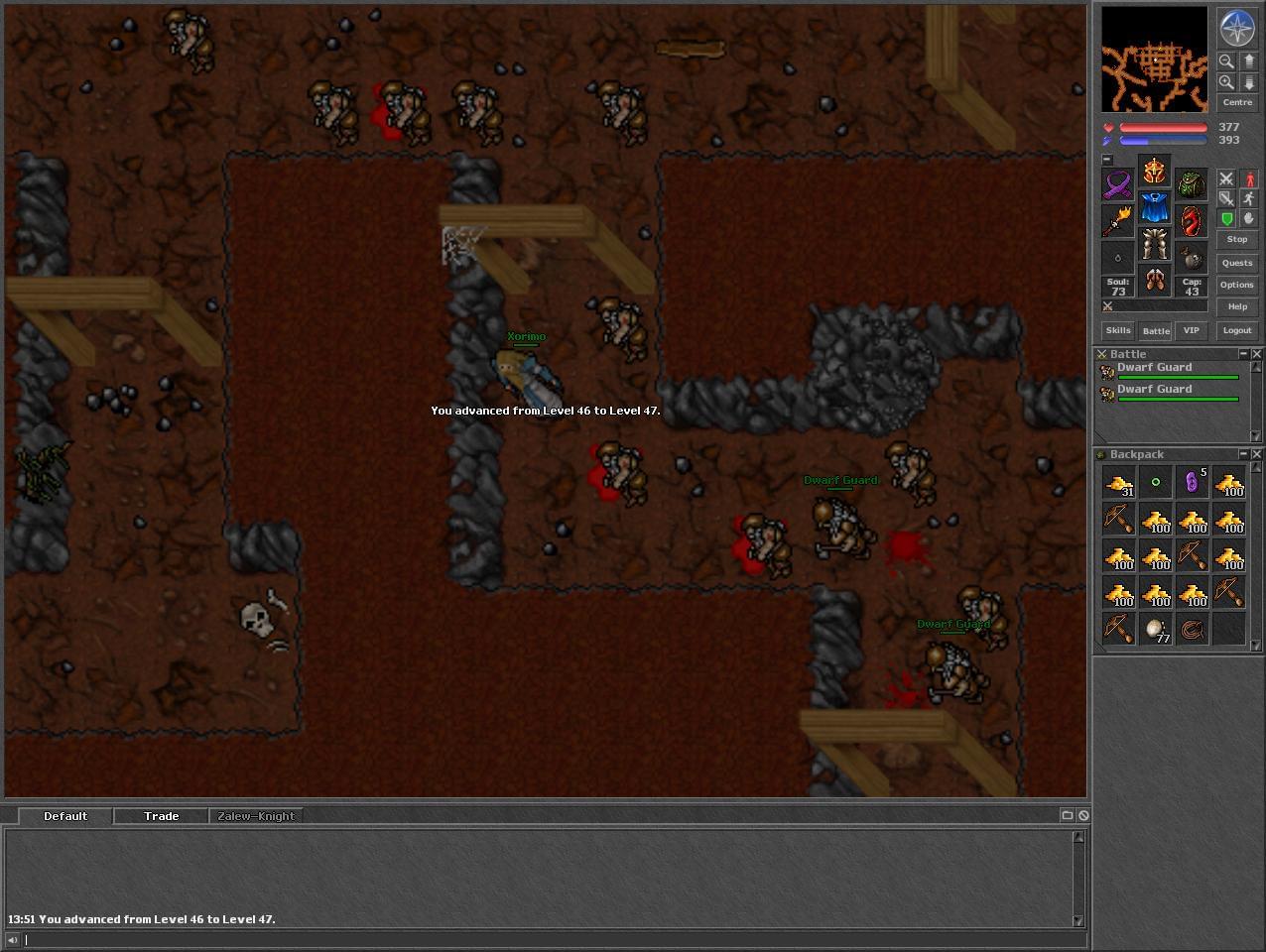Open the Quests log
Viewport: 1266px width, 952px height.
point(1236,263)
